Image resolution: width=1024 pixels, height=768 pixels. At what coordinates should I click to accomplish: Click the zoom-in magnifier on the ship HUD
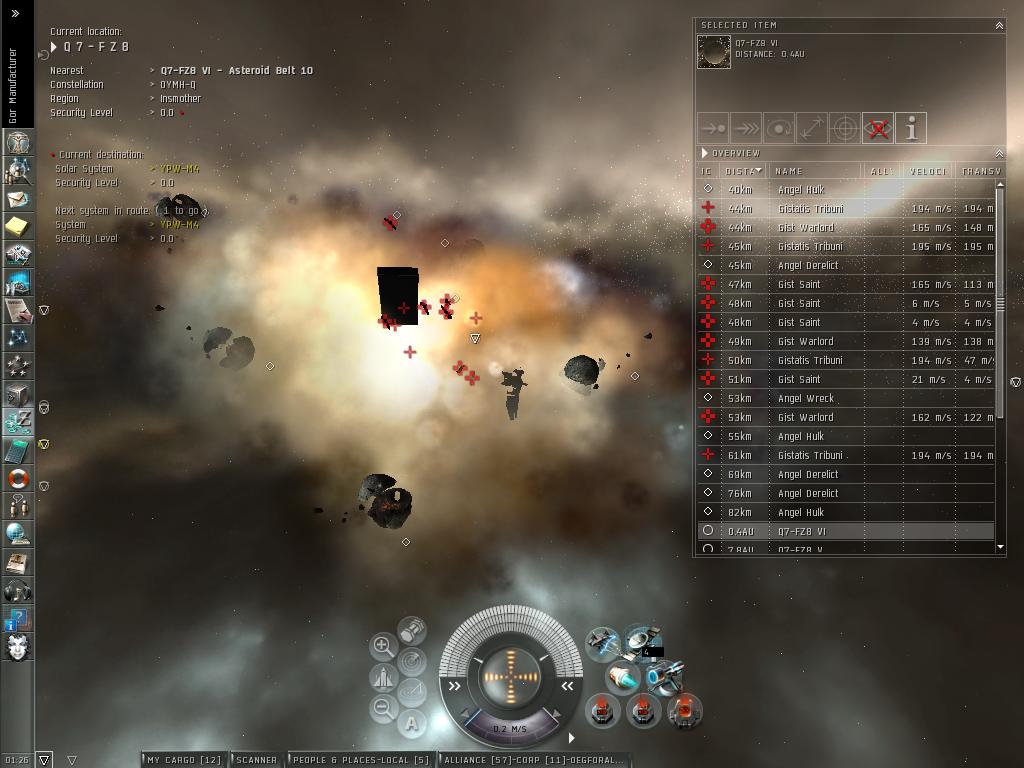coord(382,646)
